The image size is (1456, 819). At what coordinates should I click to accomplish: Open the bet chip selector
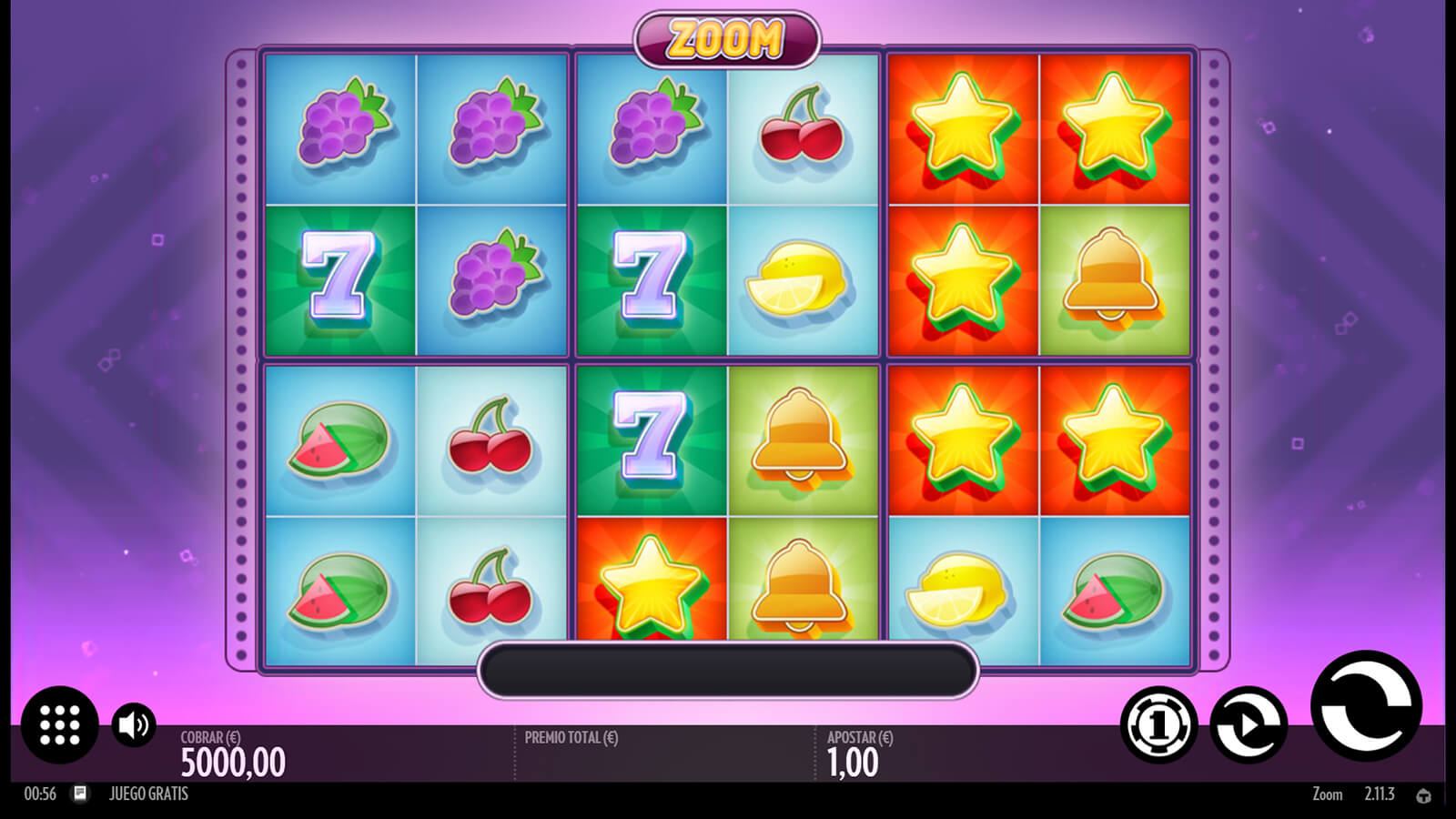click(1158, 724)
